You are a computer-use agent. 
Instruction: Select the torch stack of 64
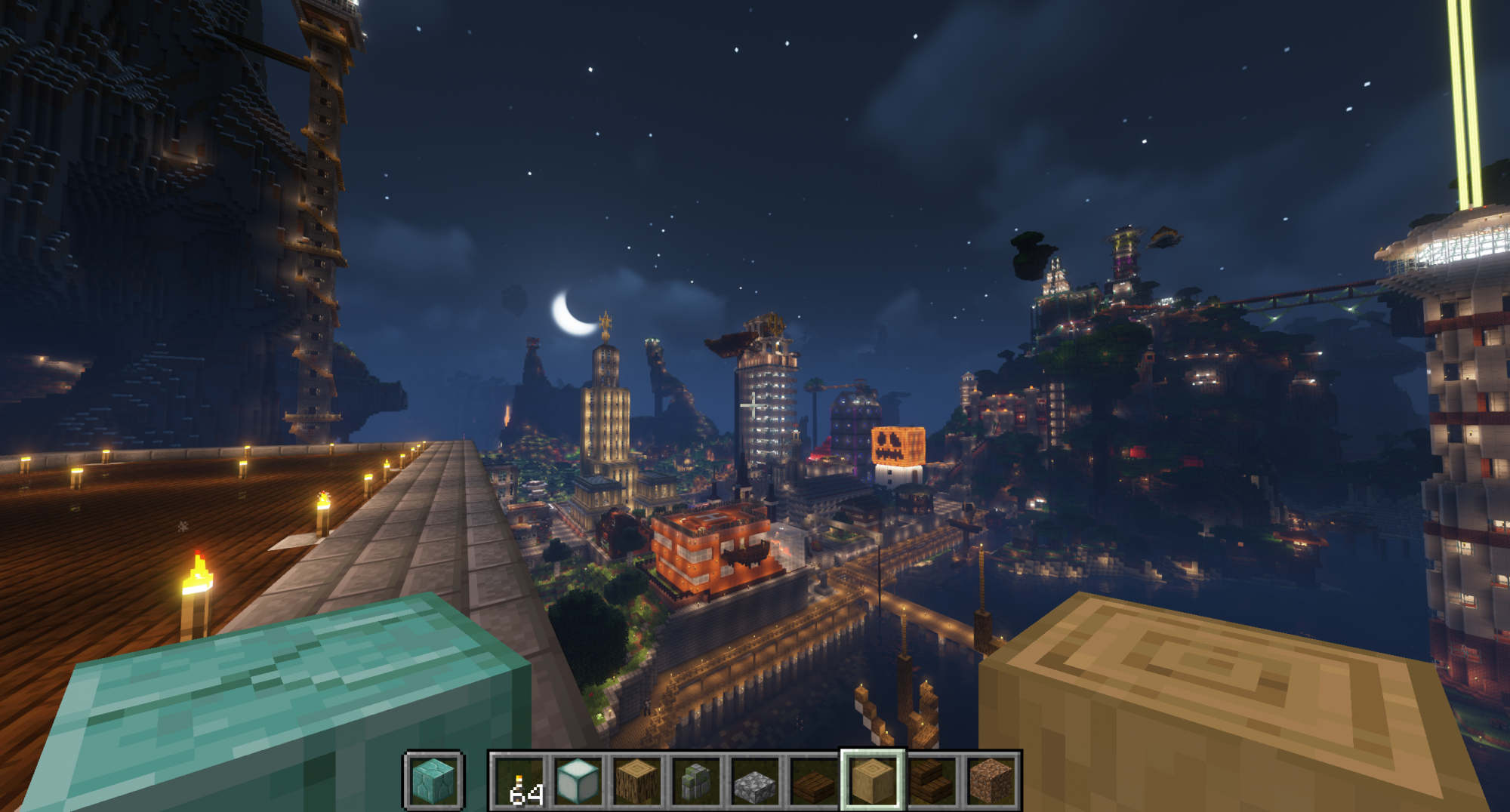click(x=519, y=781)
